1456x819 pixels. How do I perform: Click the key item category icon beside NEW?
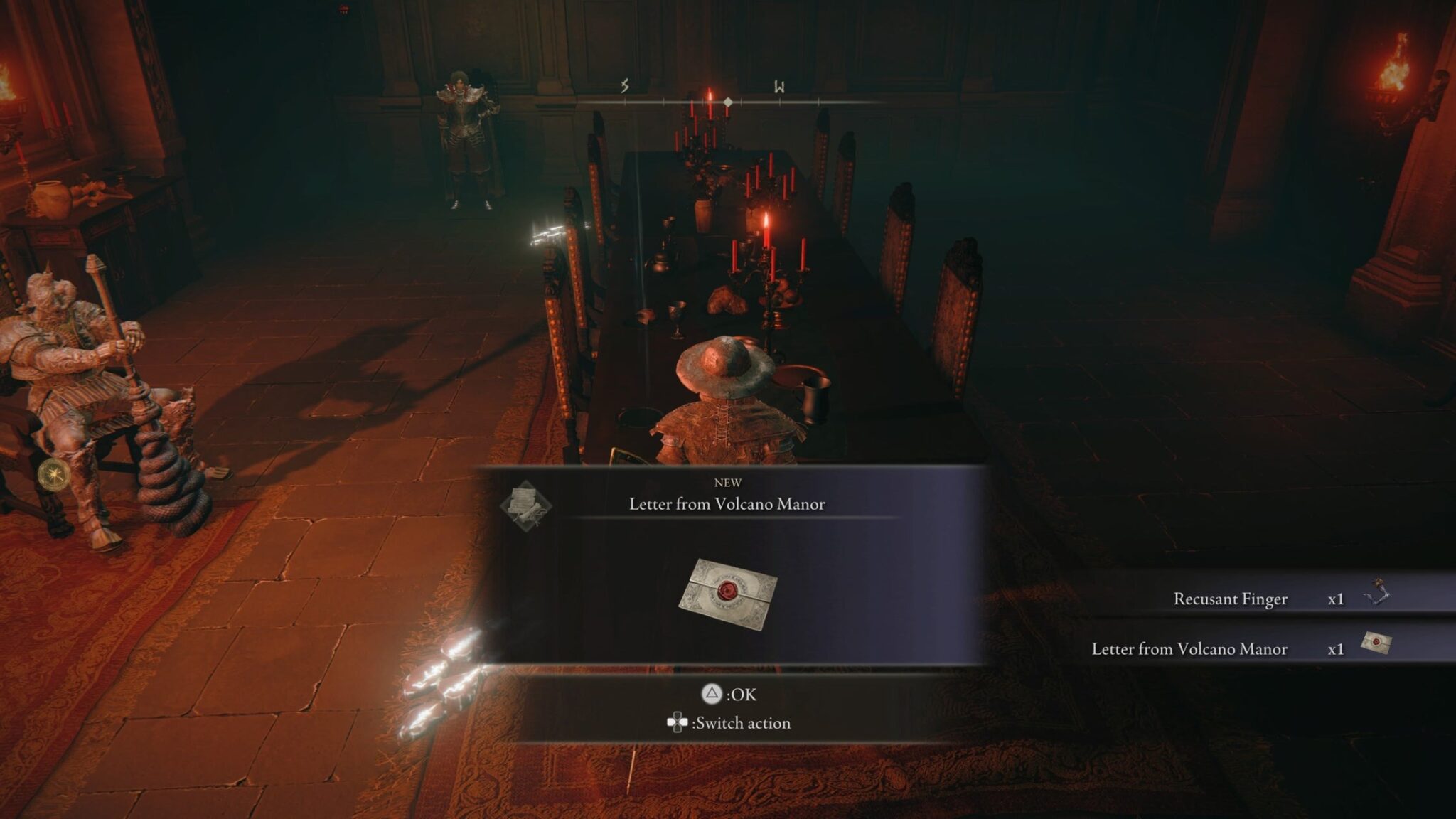(525, 505)
